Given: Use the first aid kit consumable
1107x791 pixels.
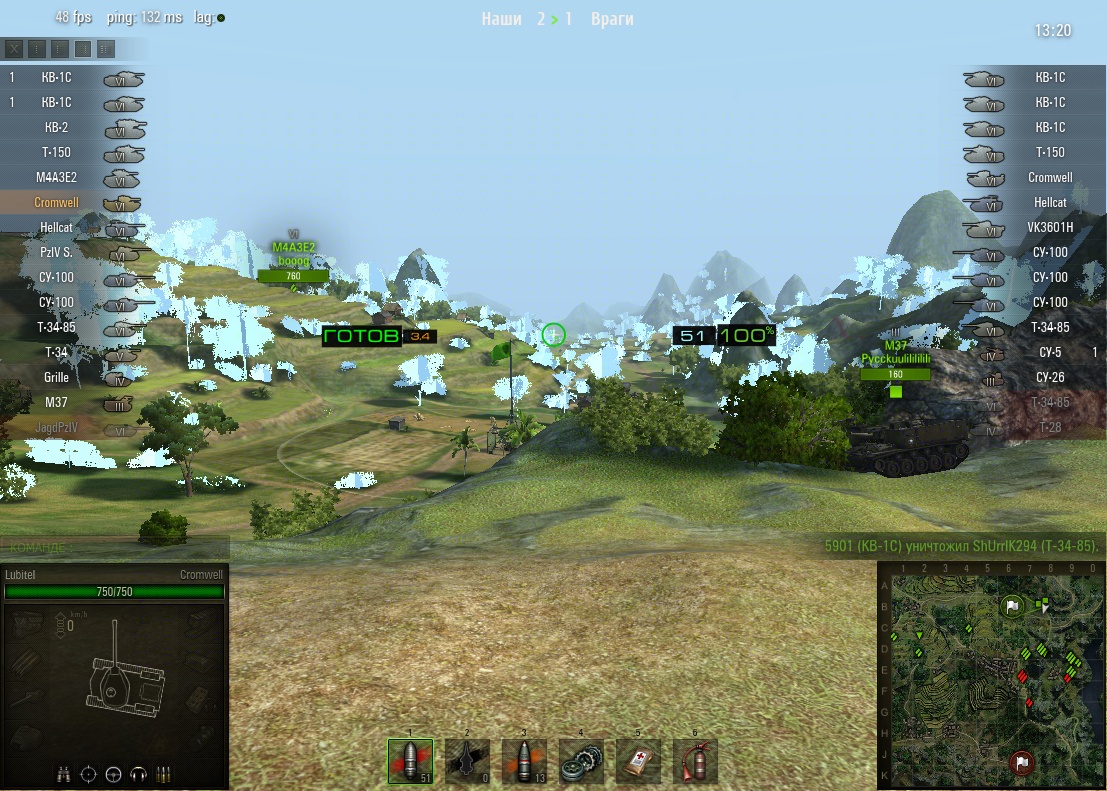Looking at the screenshot, I should click(x=638, y=761).
